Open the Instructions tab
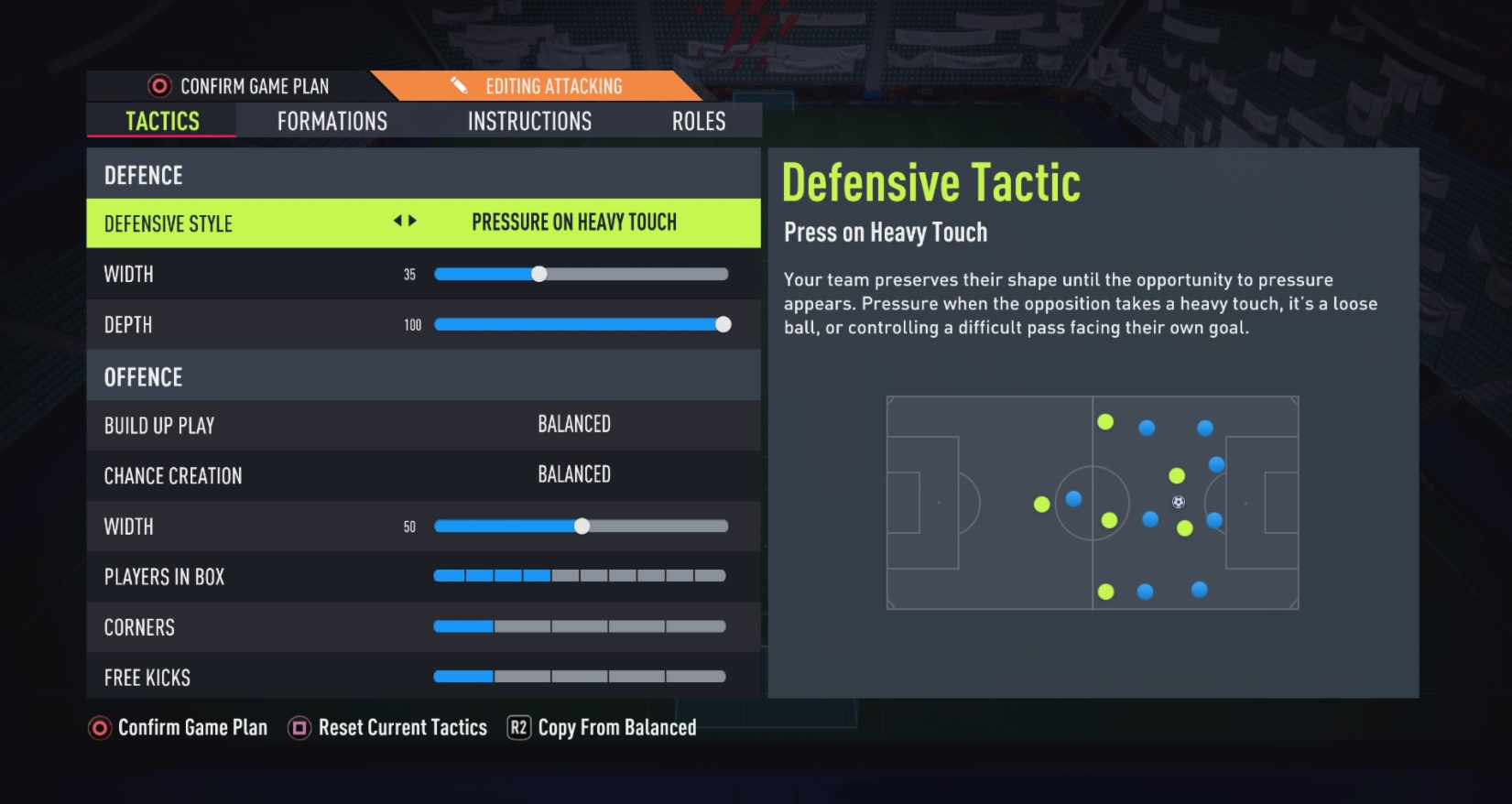This screenshot has height=804, width=1512. (529, 120)
